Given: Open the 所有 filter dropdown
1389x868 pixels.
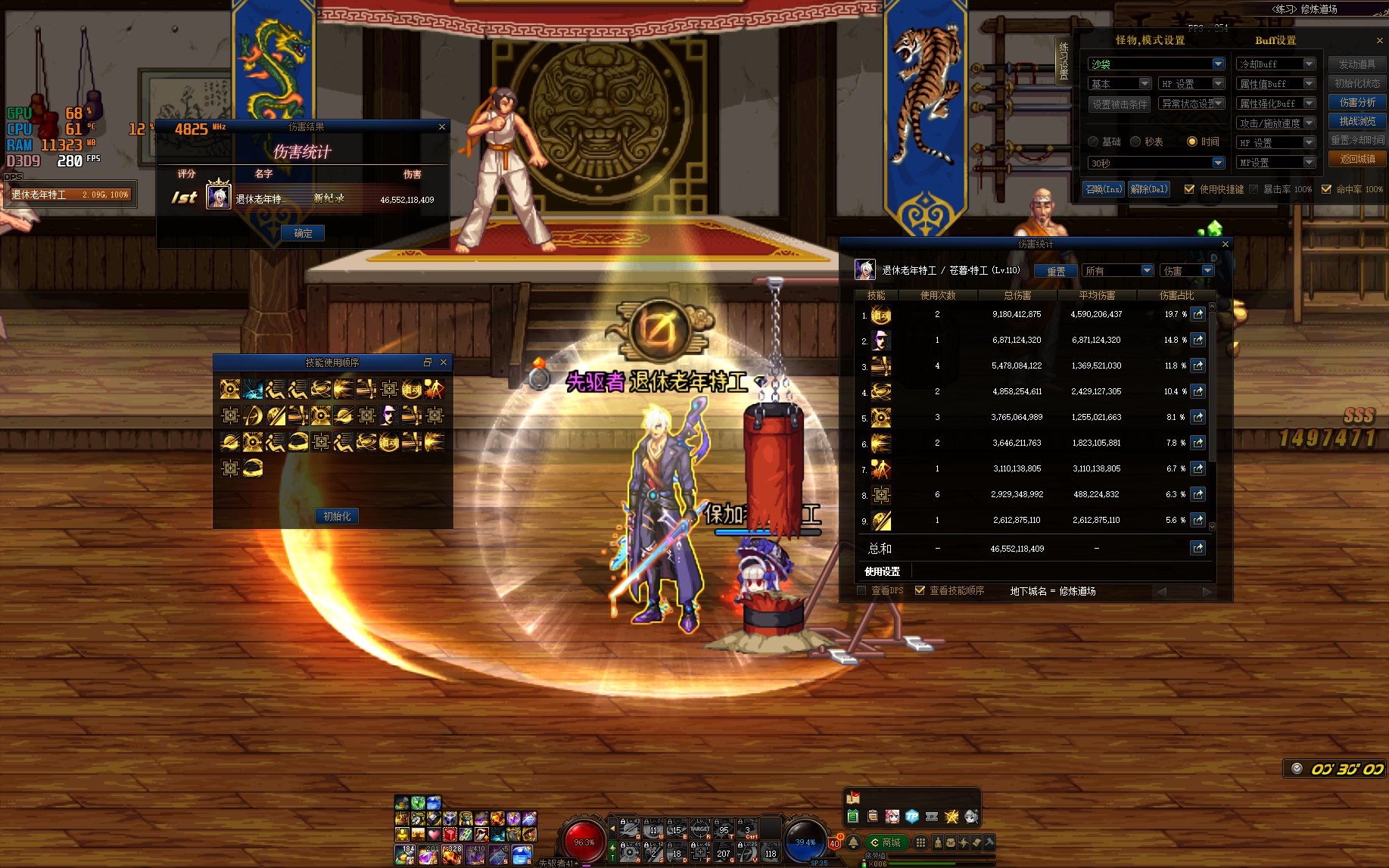Looking at the screenshot, I should (1147, 271).
